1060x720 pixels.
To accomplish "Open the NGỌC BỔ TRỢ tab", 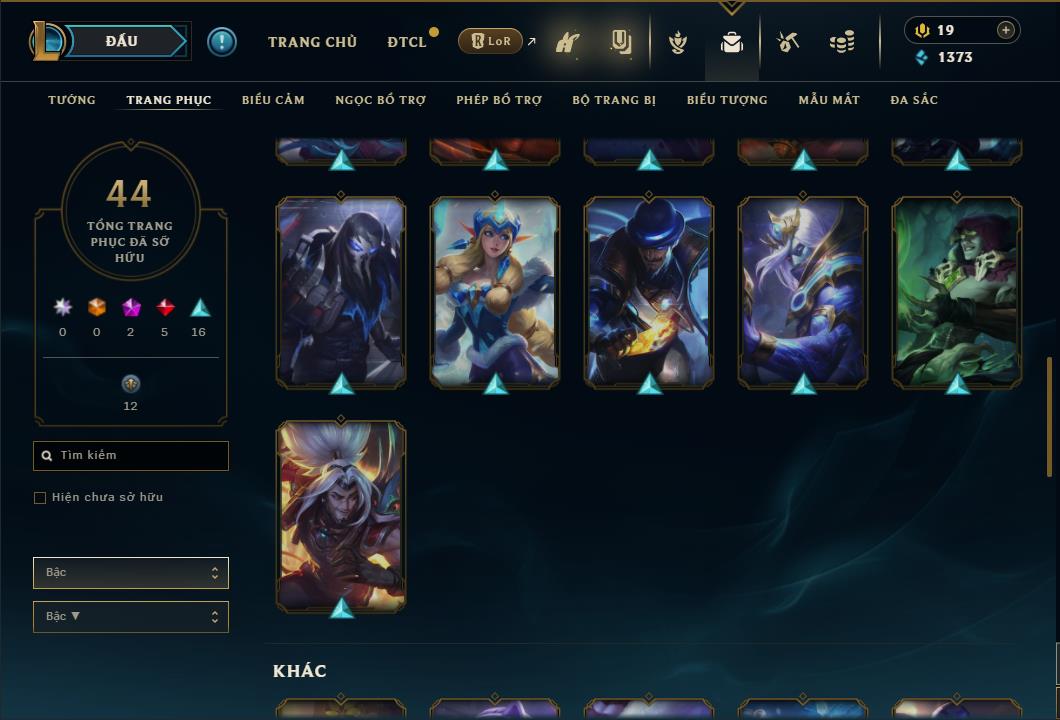I will click(x=380, y=100).
